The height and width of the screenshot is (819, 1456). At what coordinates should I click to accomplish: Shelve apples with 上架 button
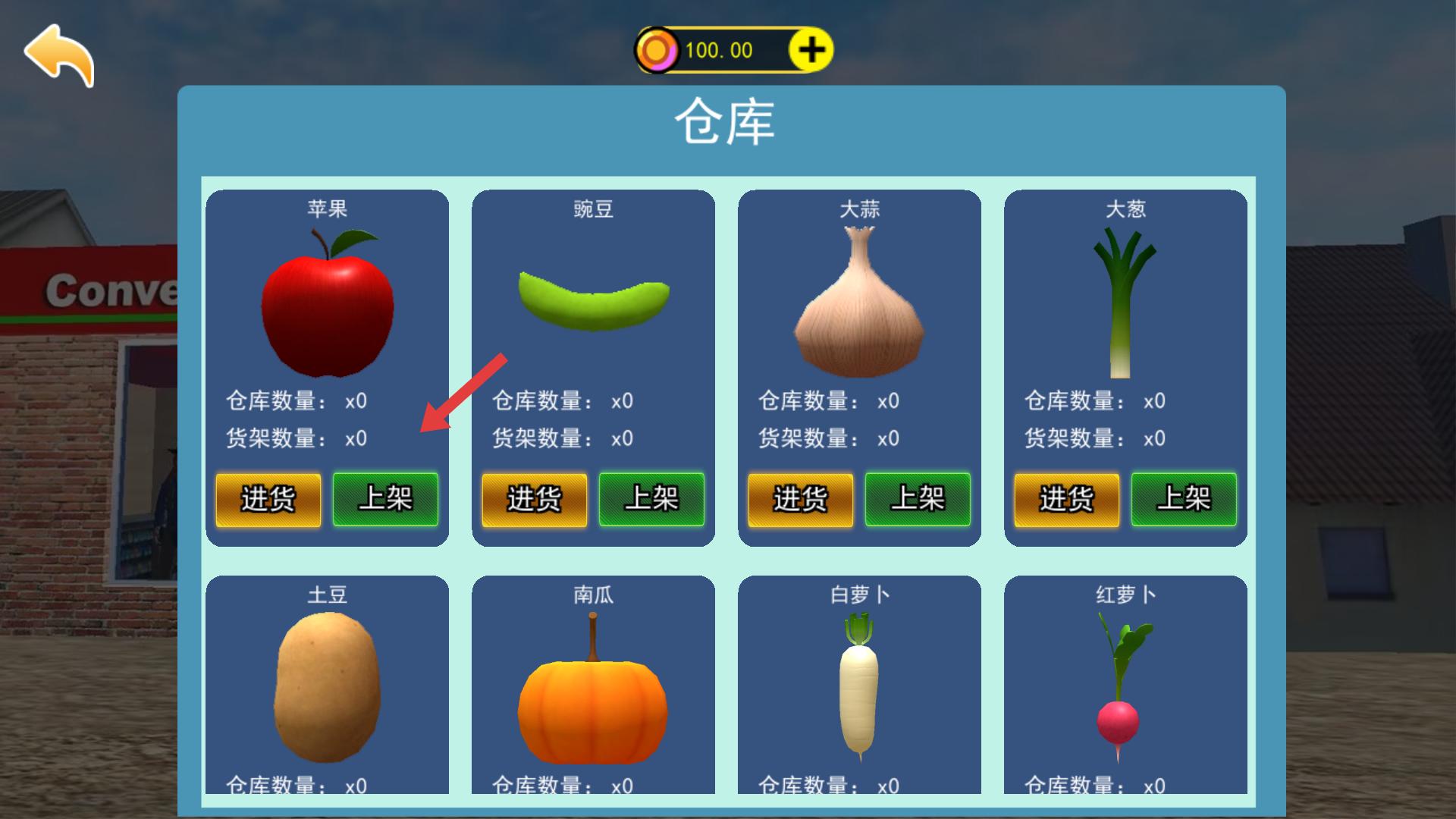385,499
